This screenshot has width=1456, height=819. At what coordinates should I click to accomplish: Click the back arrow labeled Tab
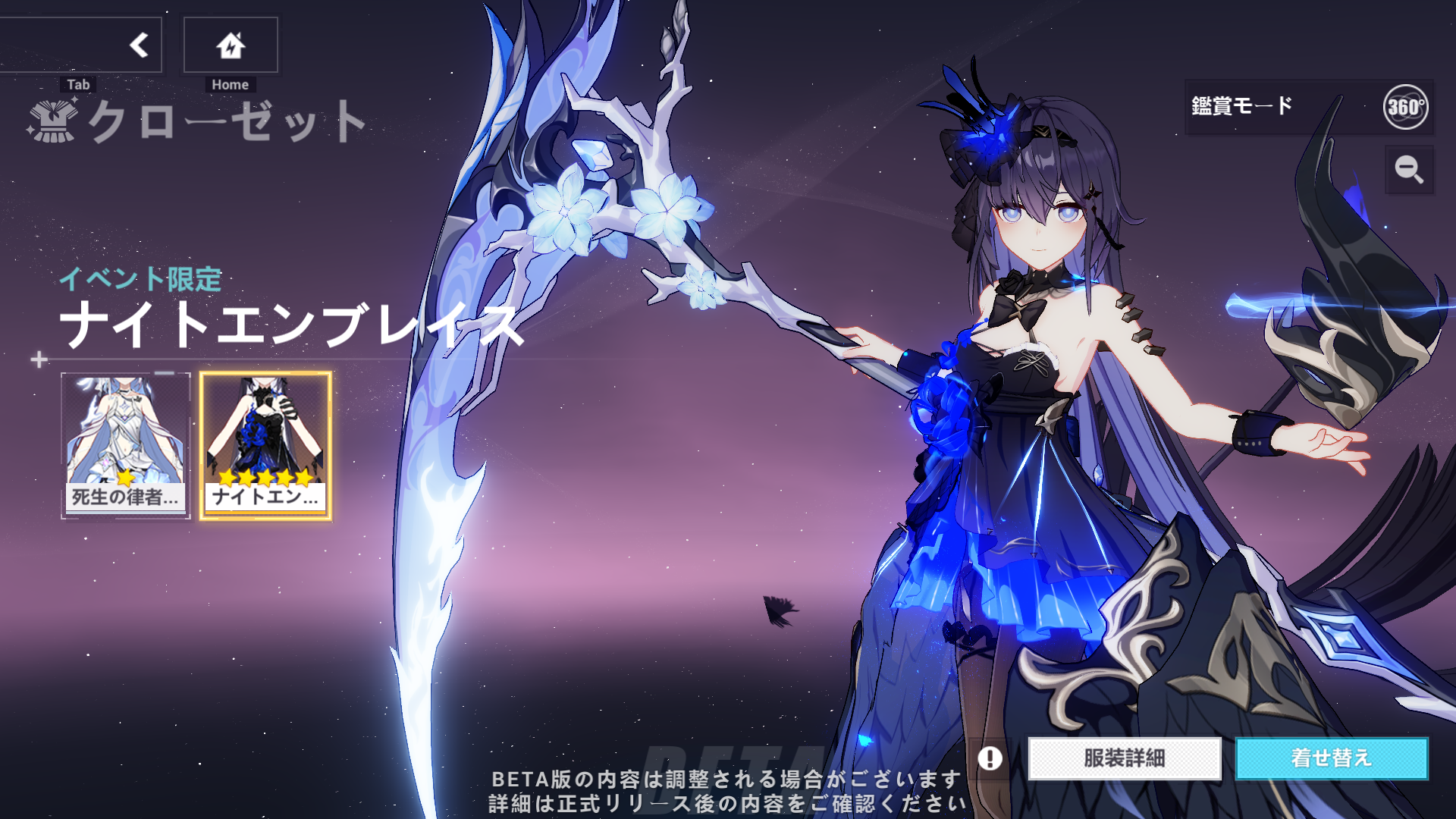click(x=139, y=44)
